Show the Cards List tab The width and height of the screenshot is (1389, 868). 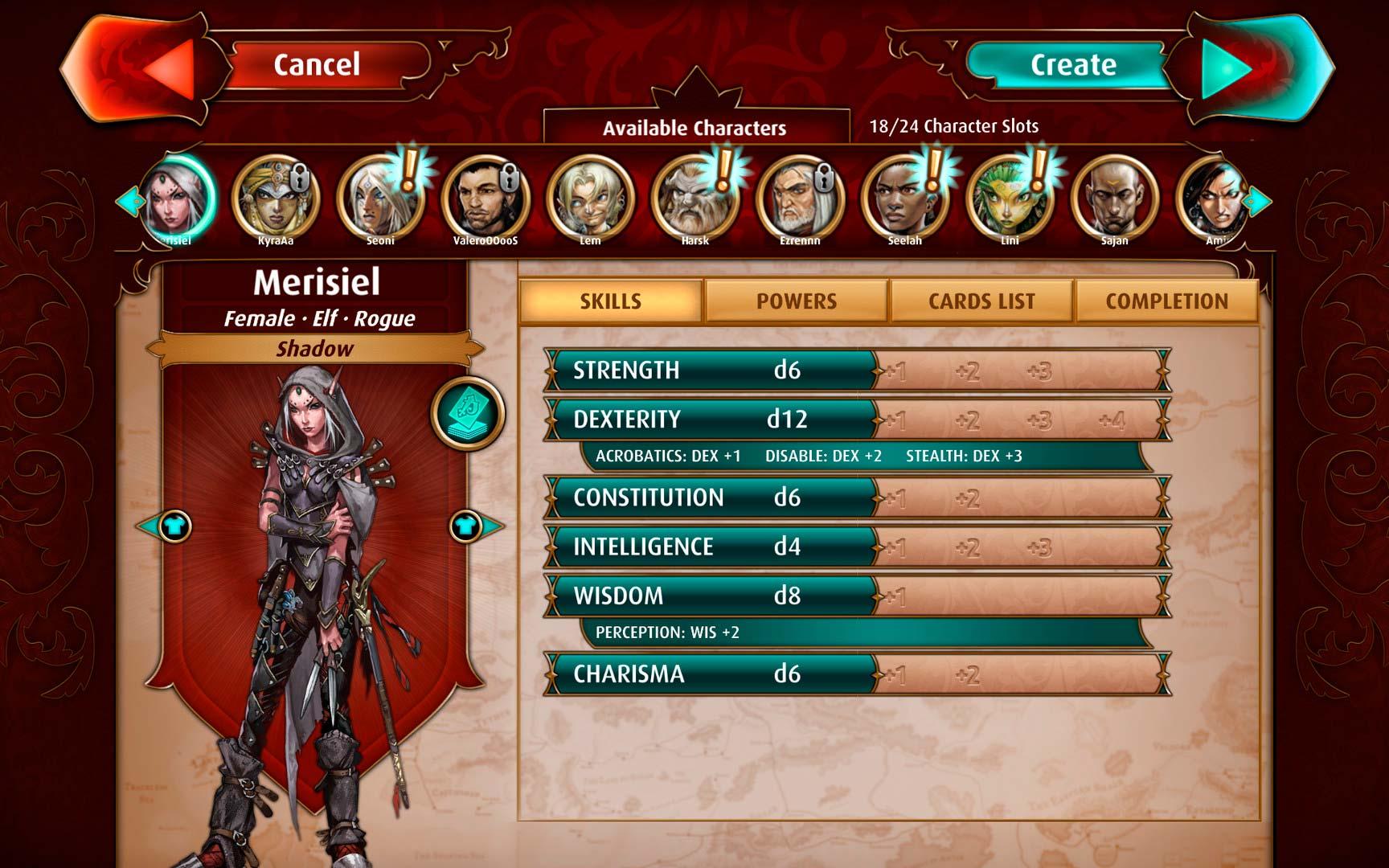[x=981, y=301]
